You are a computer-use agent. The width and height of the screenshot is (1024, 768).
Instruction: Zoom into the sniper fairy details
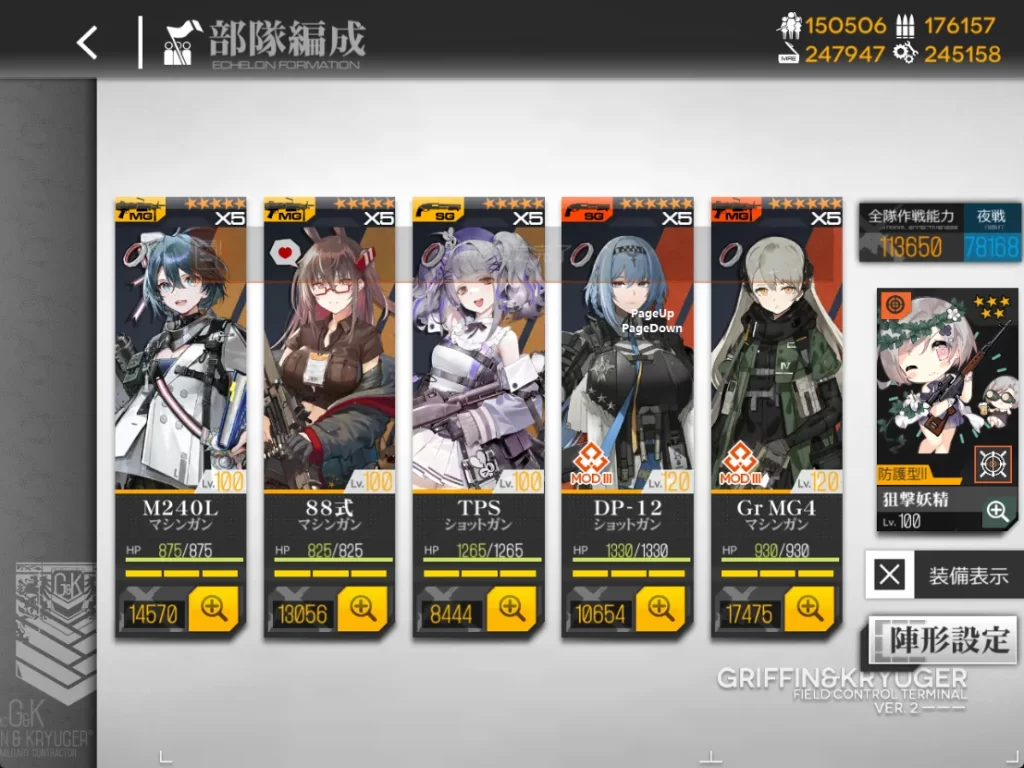tap(997, 512)
